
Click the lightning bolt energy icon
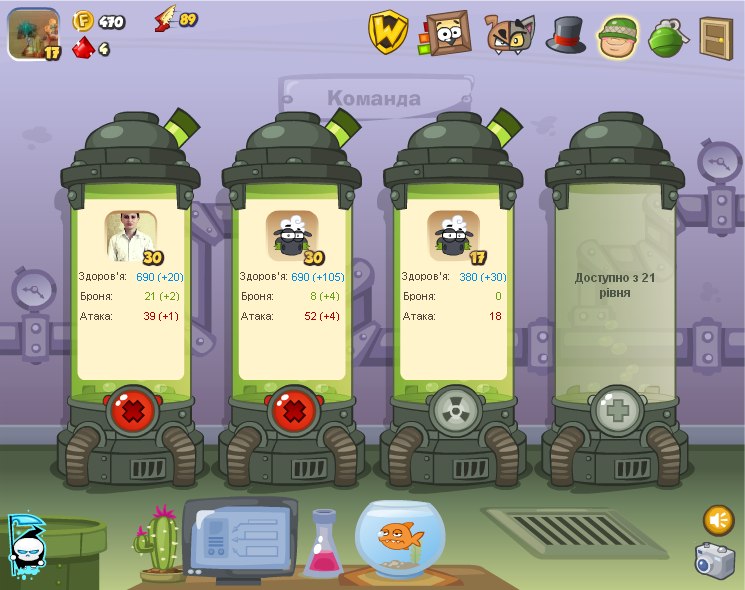165,19
